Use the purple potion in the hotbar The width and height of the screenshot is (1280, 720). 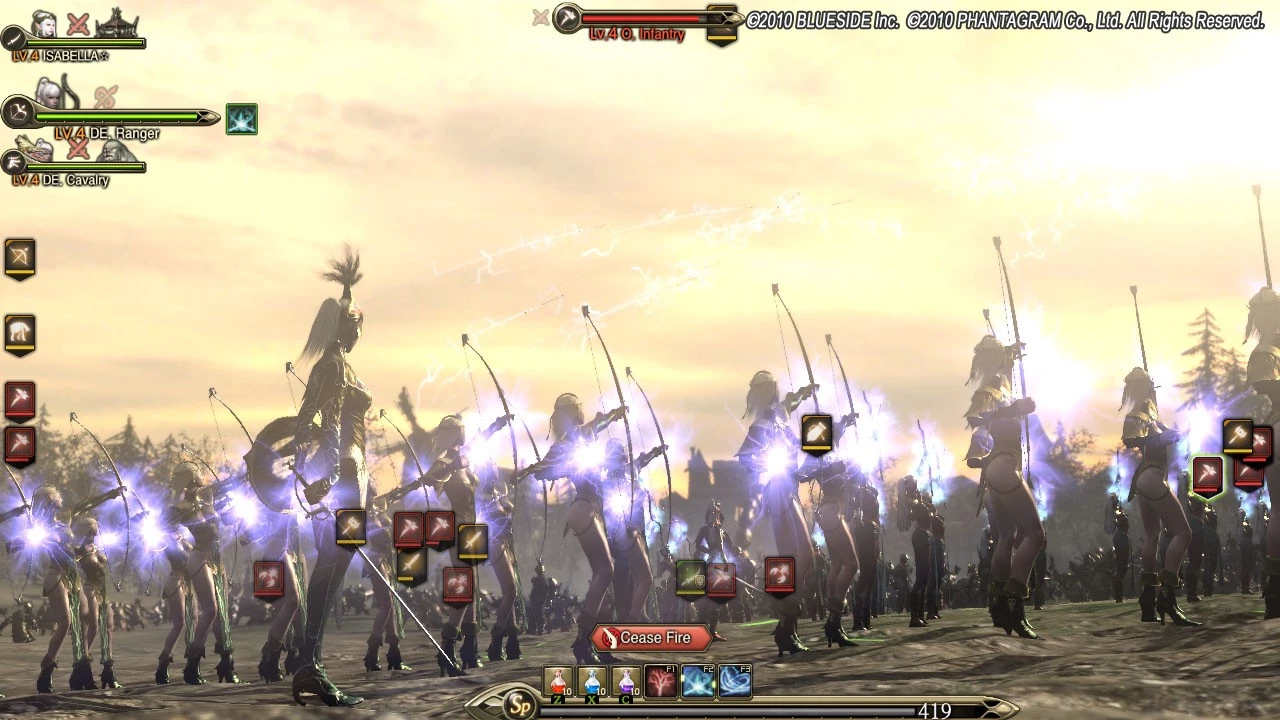(x=626, y=682)
